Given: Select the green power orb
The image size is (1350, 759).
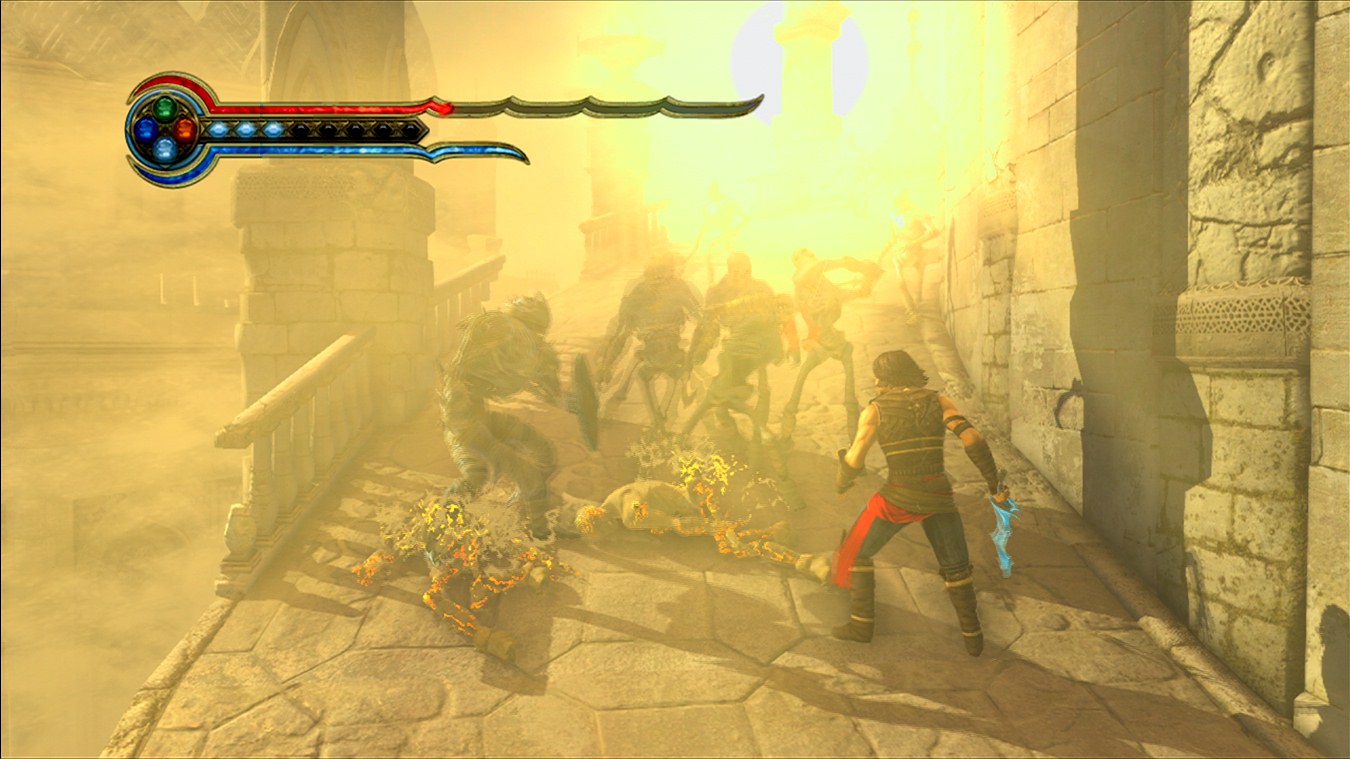Looking at the screenshot, I should [x=165, y=107].
